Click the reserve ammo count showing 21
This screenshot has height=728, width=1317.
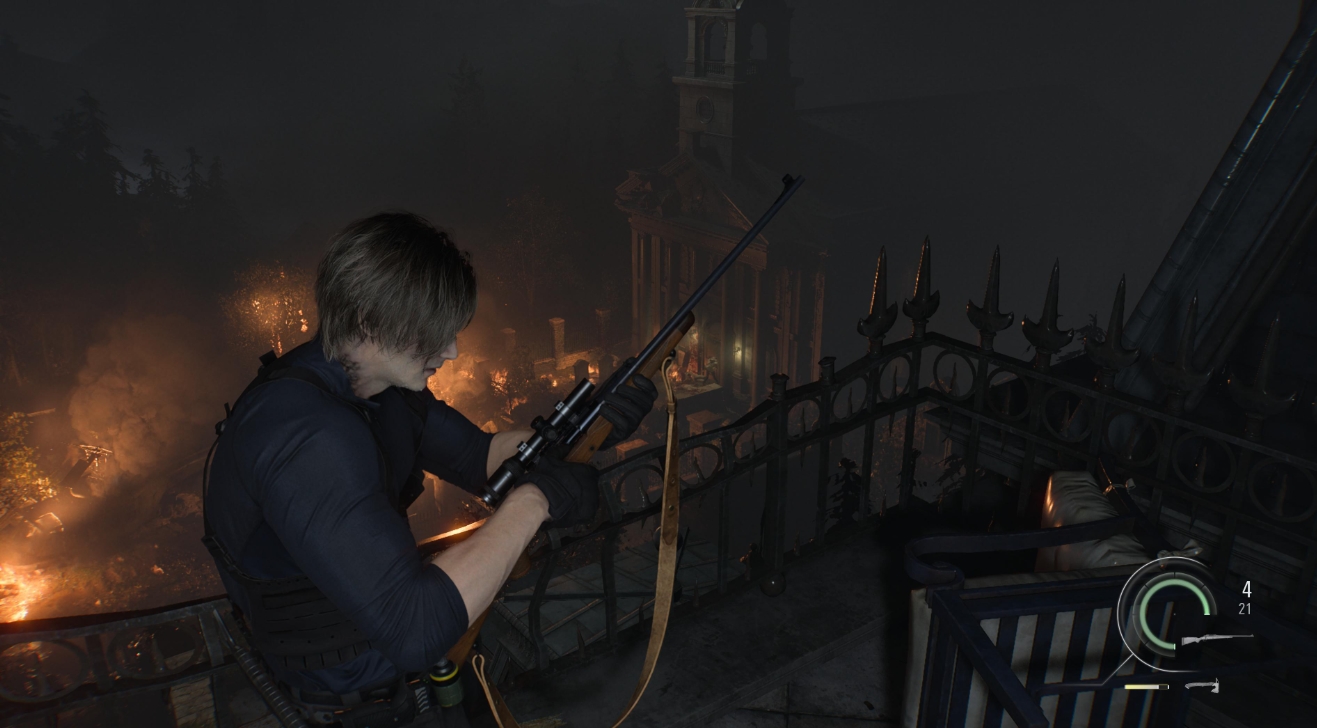(x=1246, y=608)
